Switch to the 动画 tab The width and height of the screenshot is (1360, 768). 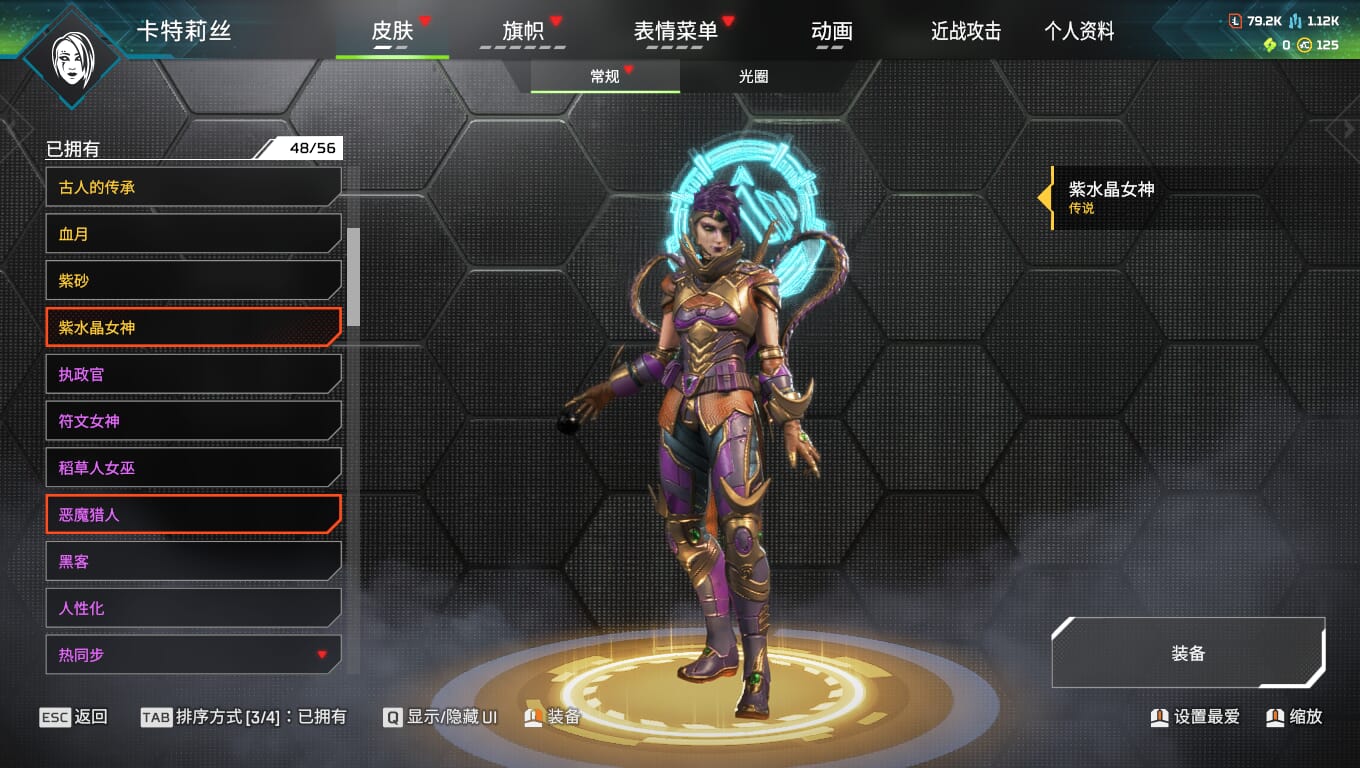point(832,31)
